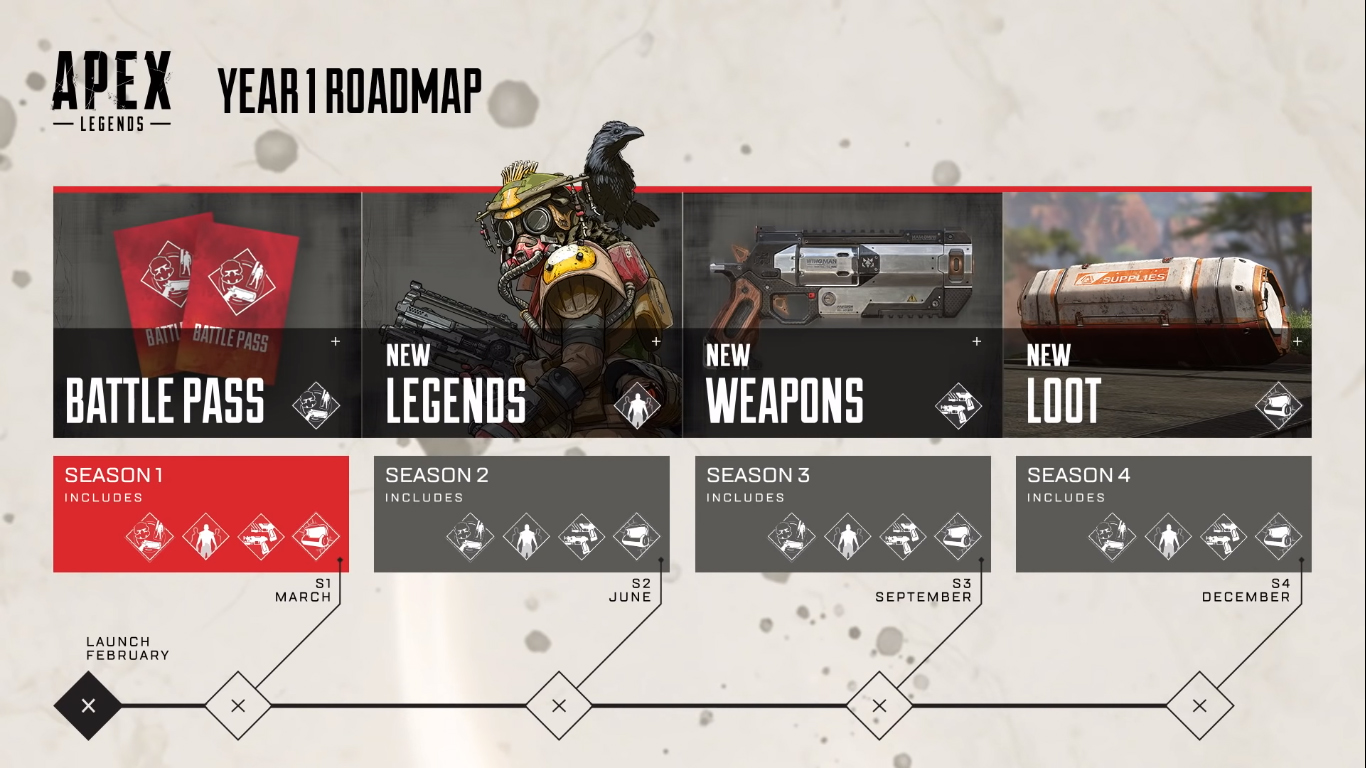Click the Apex Legends logo
The image size is (1366, 768).
[x=112, y=89]
